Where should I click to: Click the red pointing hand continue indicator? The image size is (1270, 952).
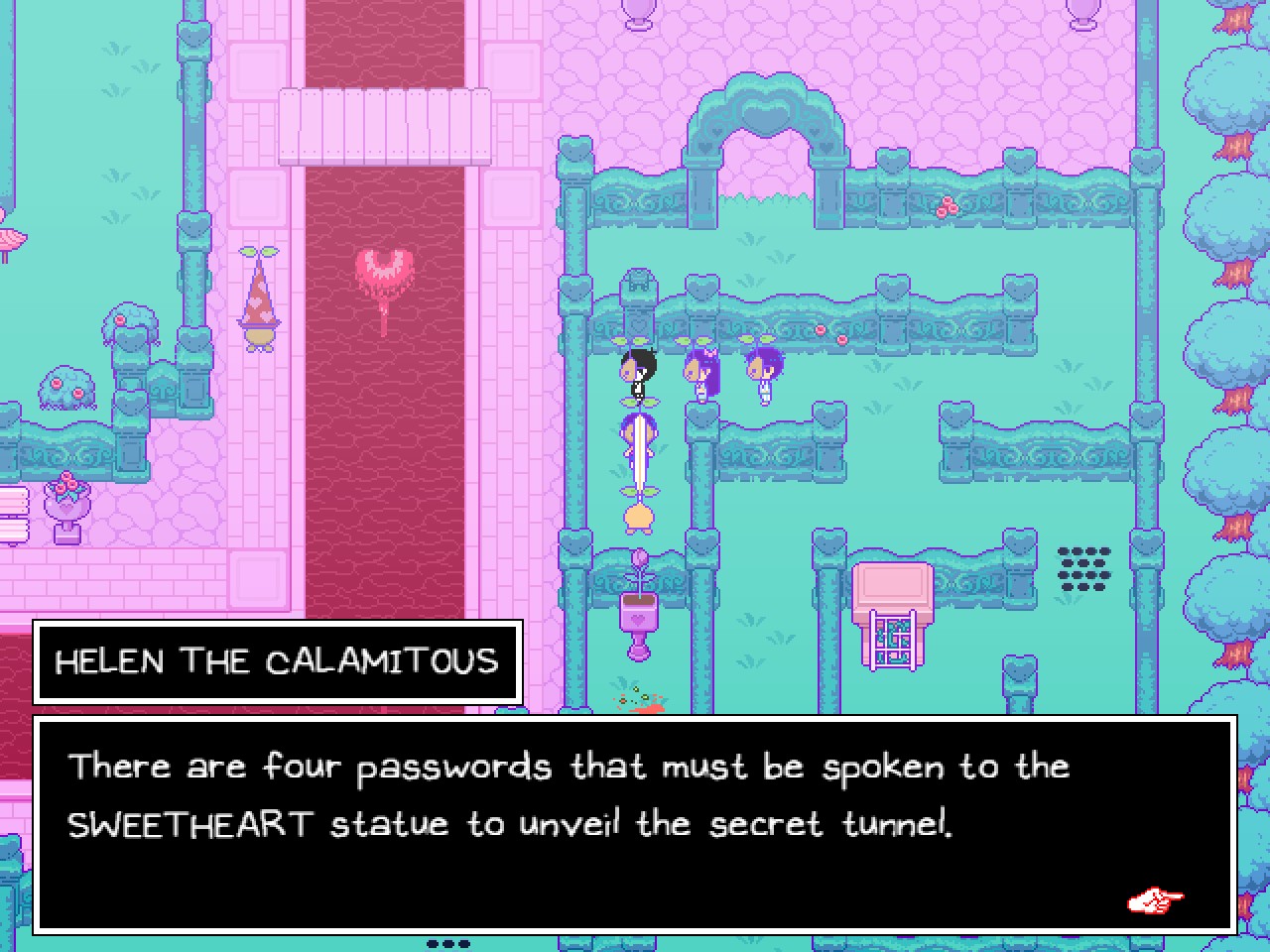(x=1154, y=900)
